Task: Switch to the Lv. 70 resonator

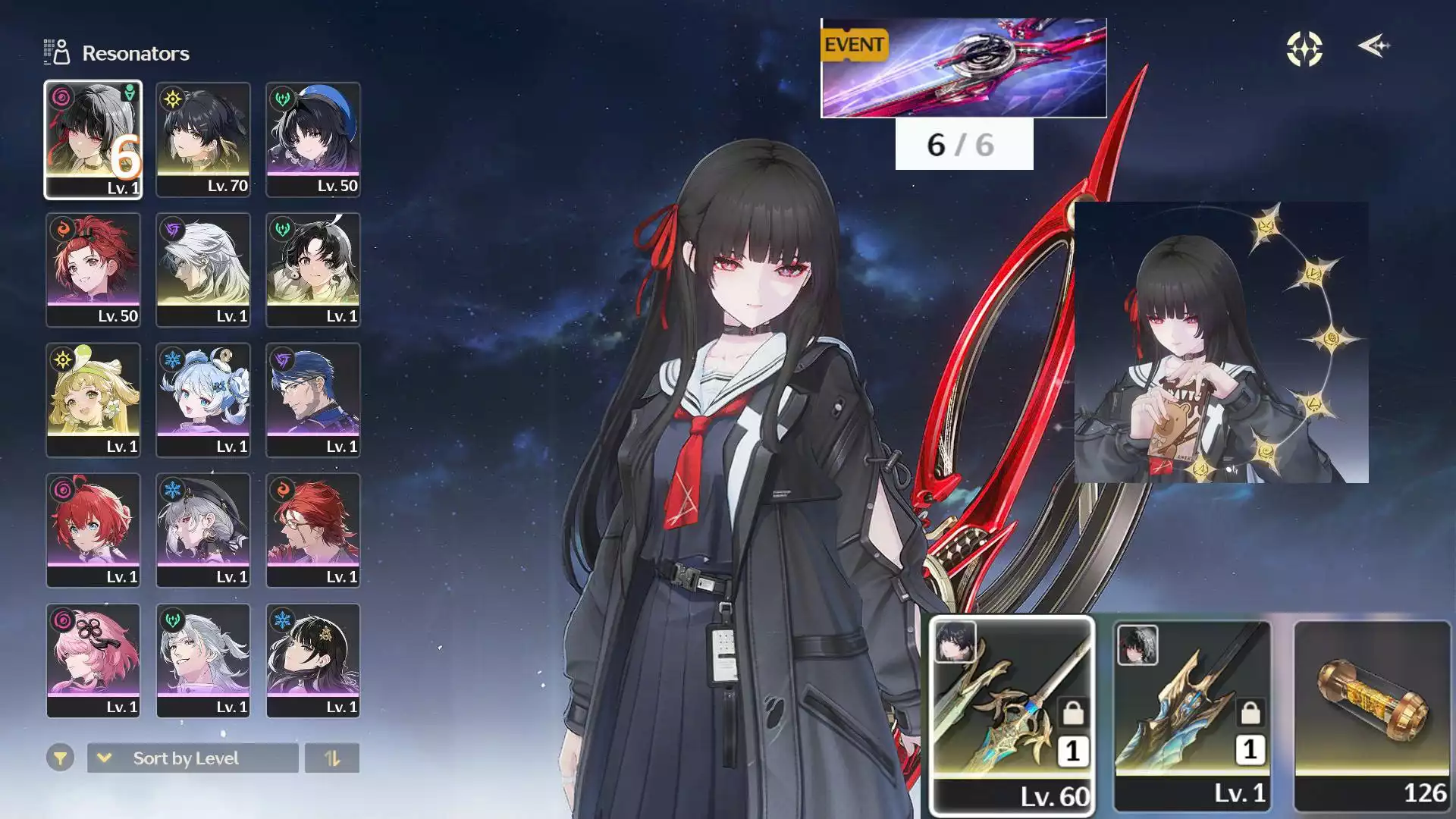Action: click(x=203, y=140)
